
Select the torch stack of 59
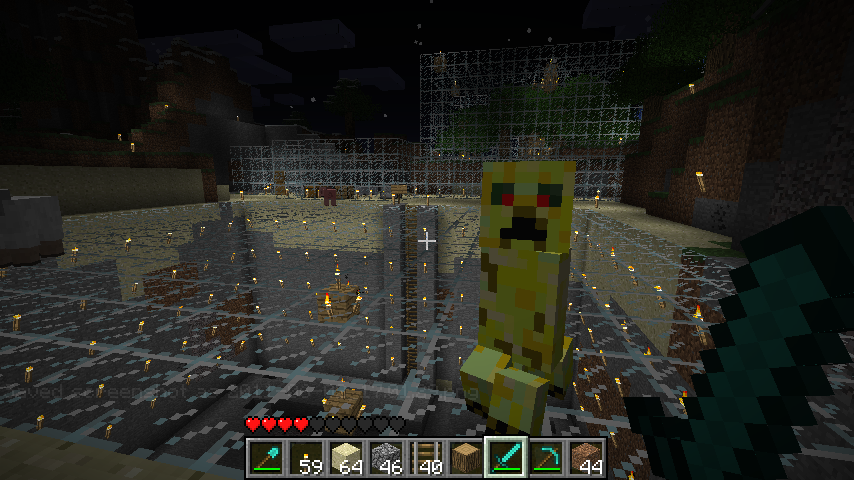[x=306, y=458]
